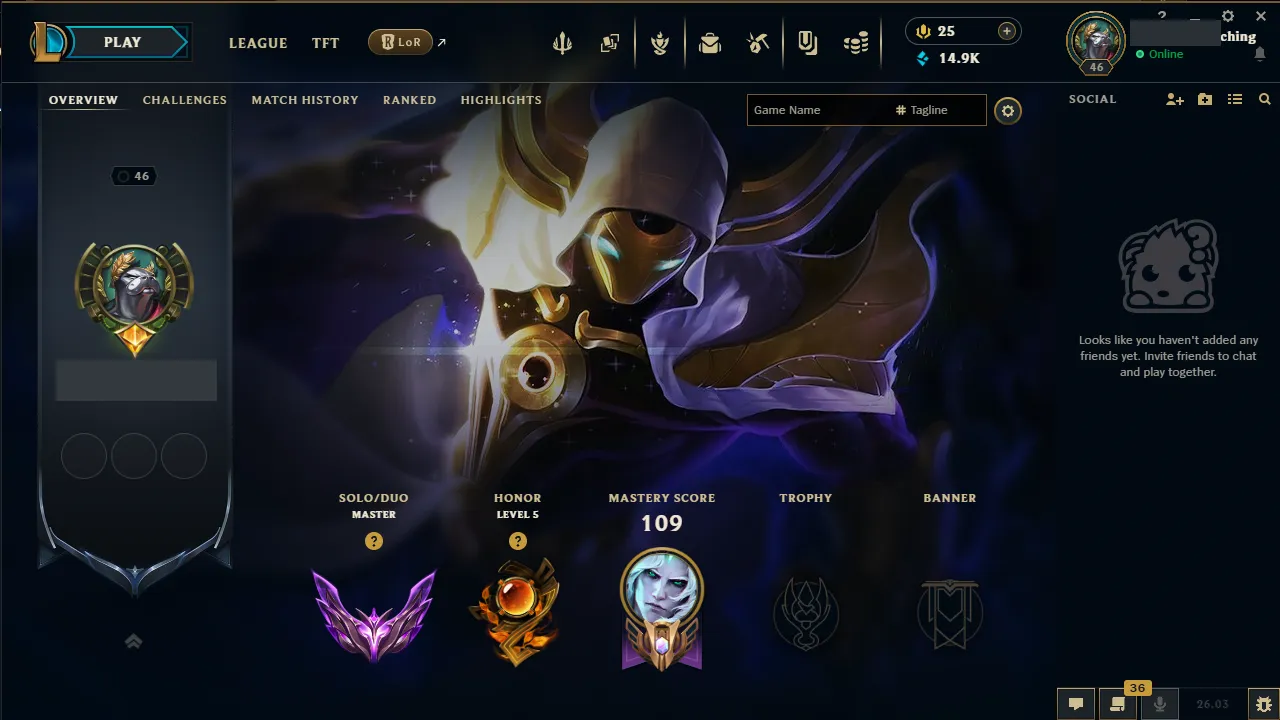This screenshot has height=720, width=1280.
Task: Search friends with the magnifier in social panel
Action: click(1264, 99)
